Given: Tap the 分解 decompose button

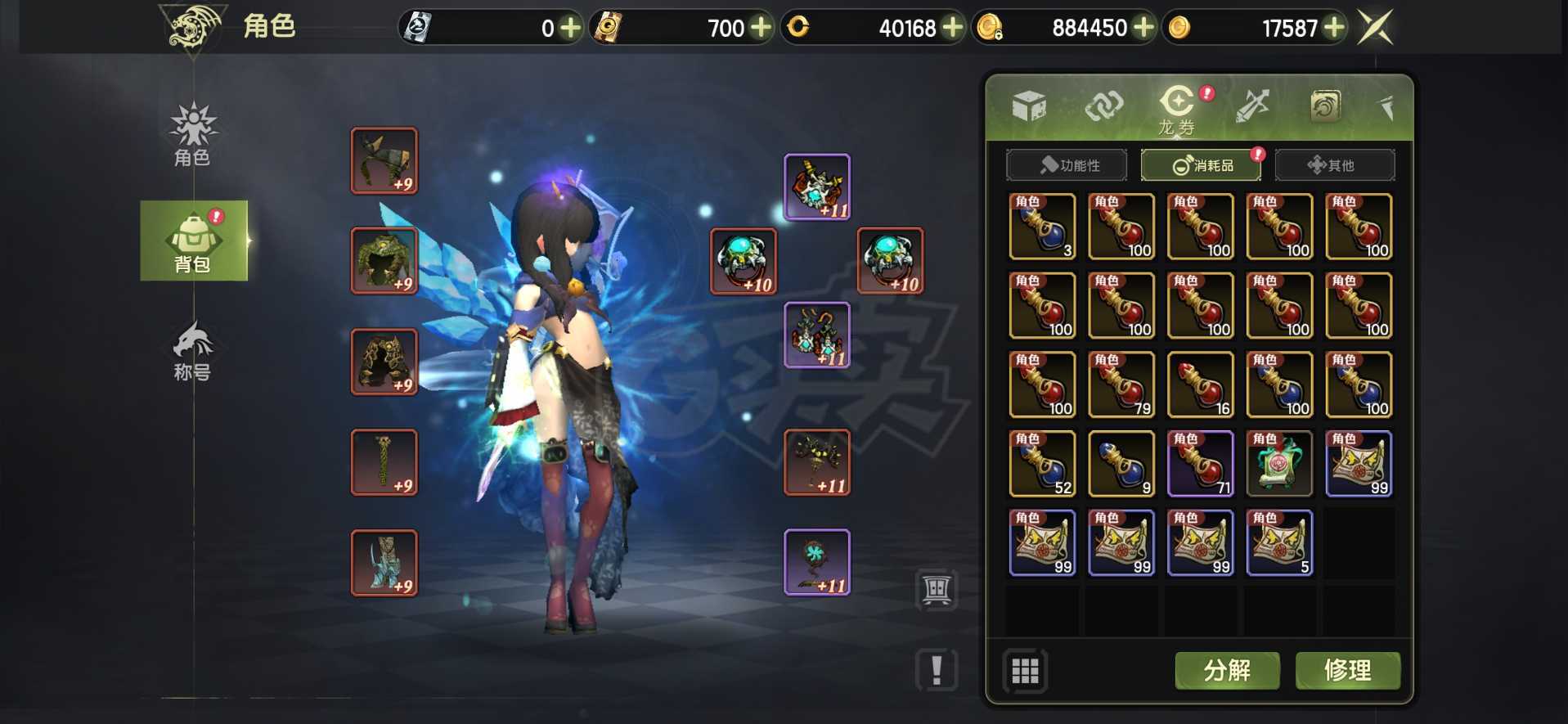Looking at the screenshot, I should tap(1227, 671).
